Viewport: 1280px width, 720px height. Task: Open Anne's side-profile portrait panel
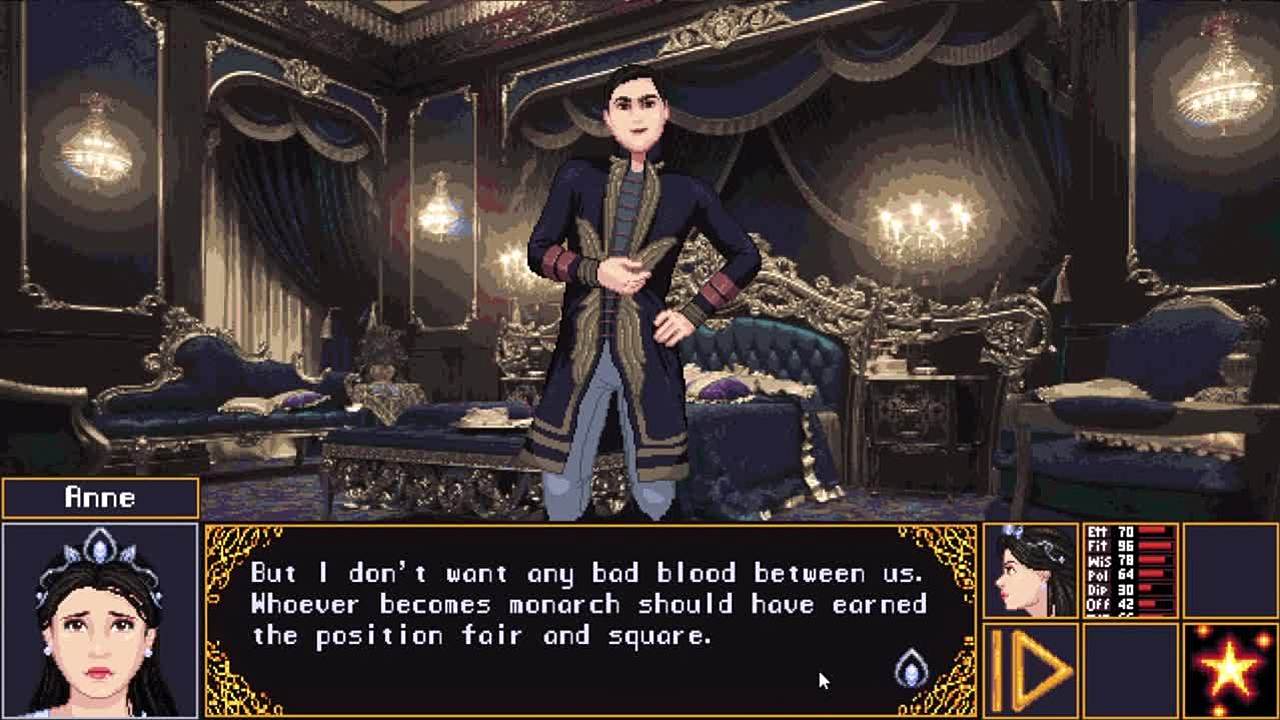pos(1031,570)
